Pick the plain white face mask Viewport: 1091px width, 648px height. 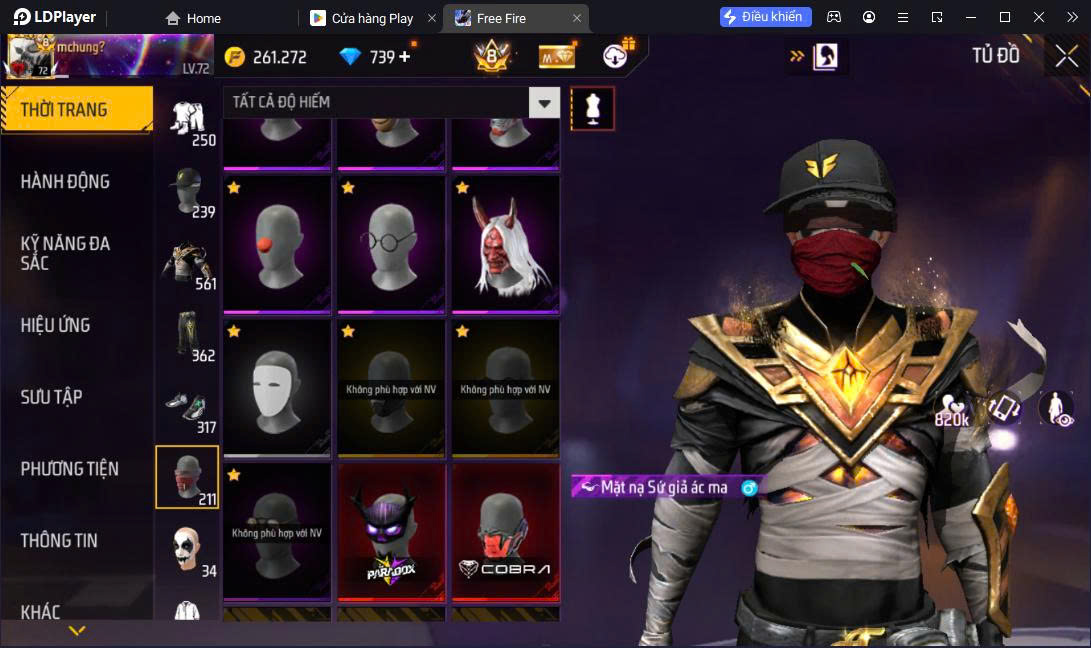(277, 388)
